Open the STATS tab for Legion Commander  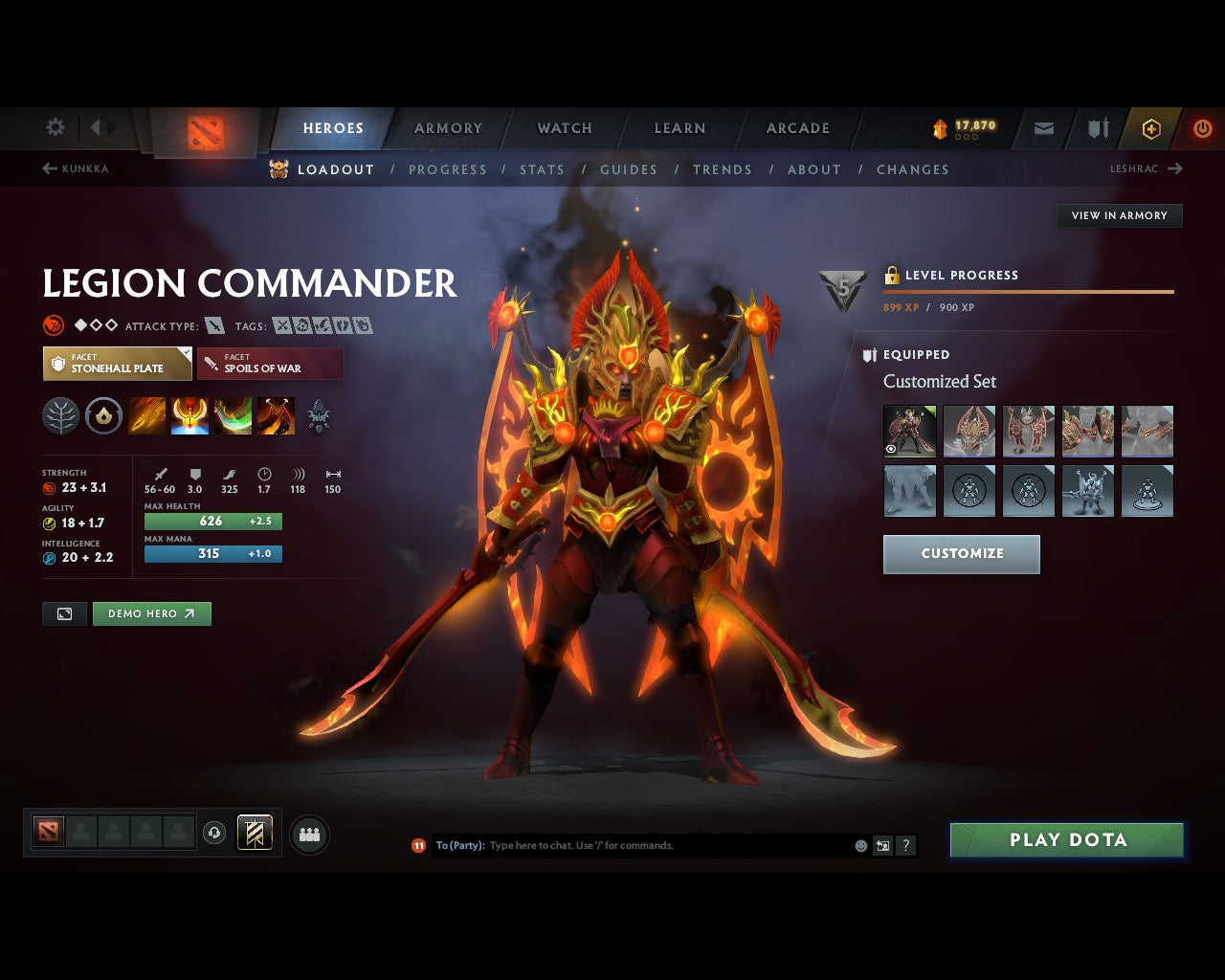(x=543, y=169)
